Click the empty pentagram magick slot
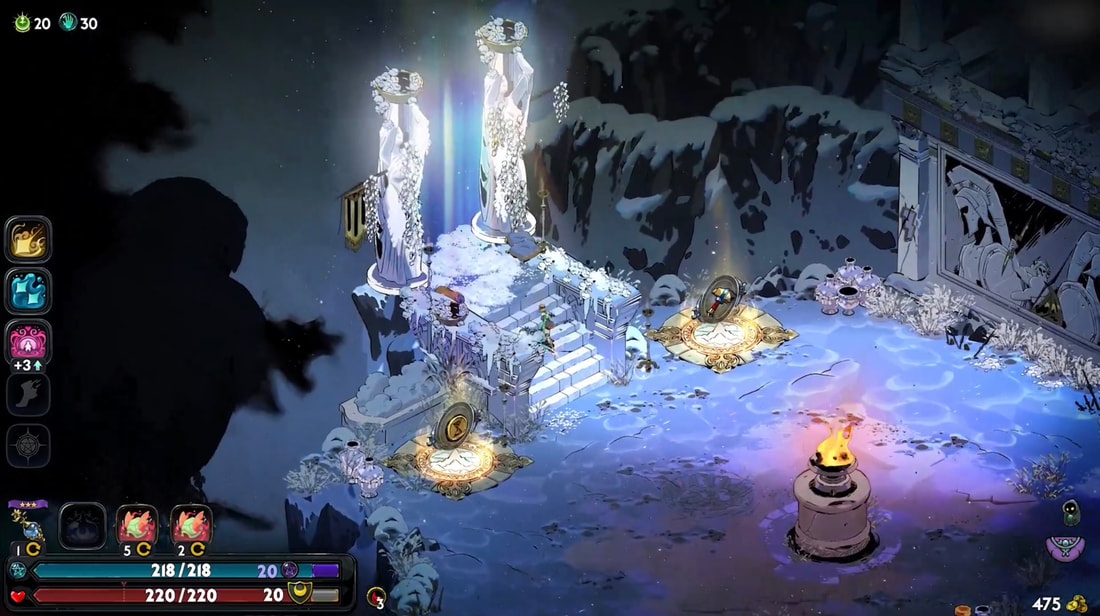The height and width of the screenshot is (616, 1100). coord(28,445)
